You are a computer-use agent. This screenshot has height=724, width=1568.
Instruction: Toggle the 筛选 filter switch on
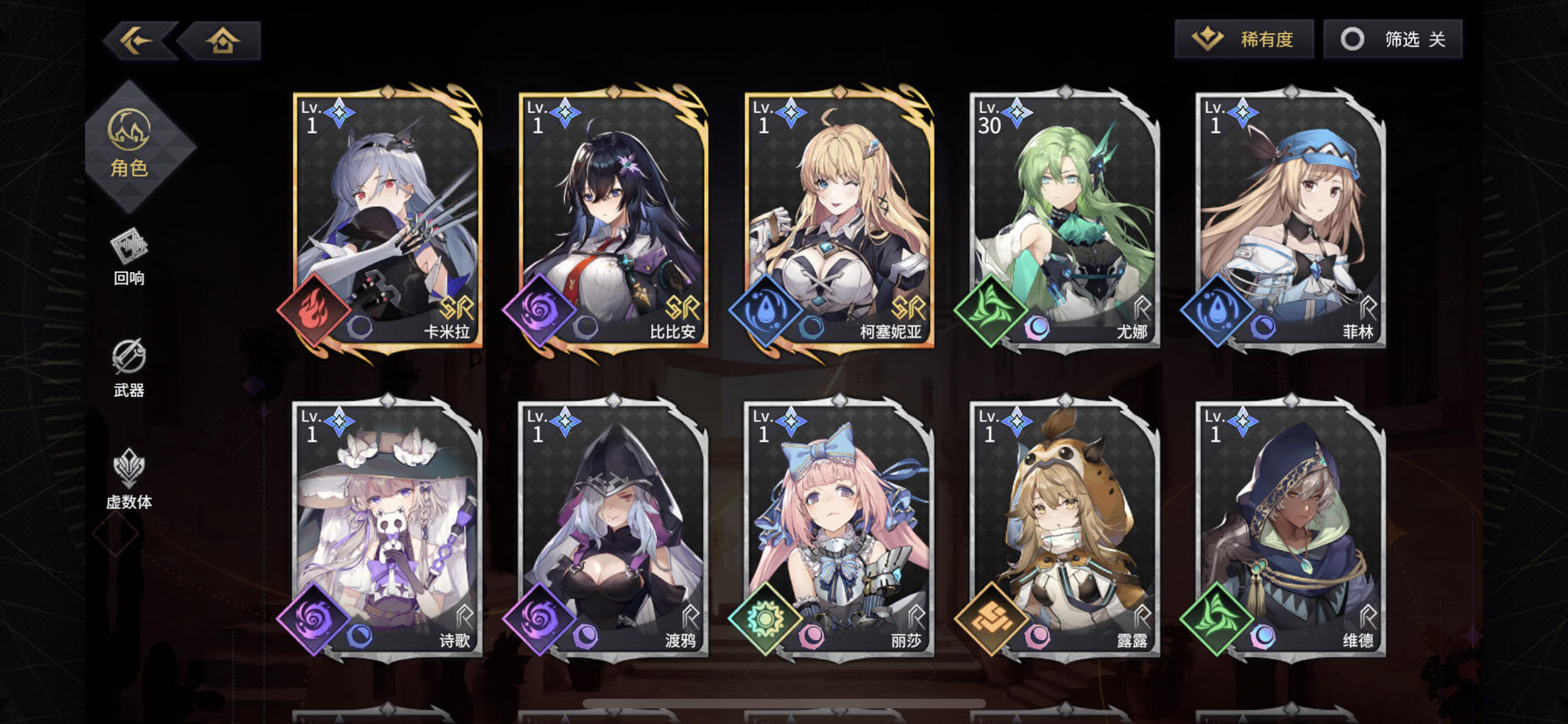[1391, 38]
